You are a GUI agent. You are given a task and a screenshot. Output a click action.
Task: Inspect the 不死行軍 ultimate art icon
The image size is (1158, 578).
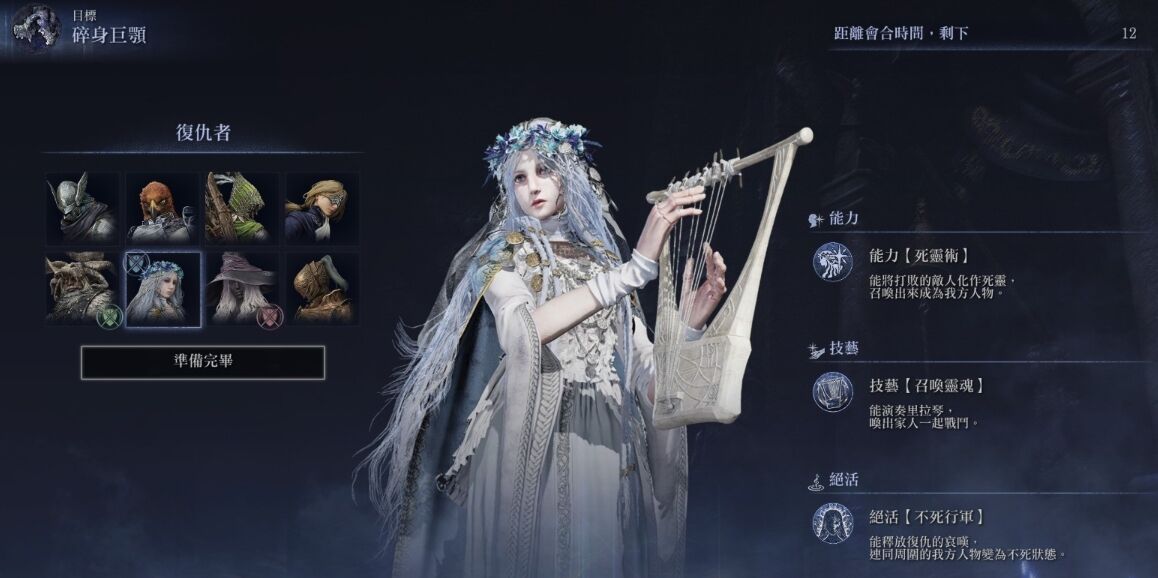(x=832, y=523)
